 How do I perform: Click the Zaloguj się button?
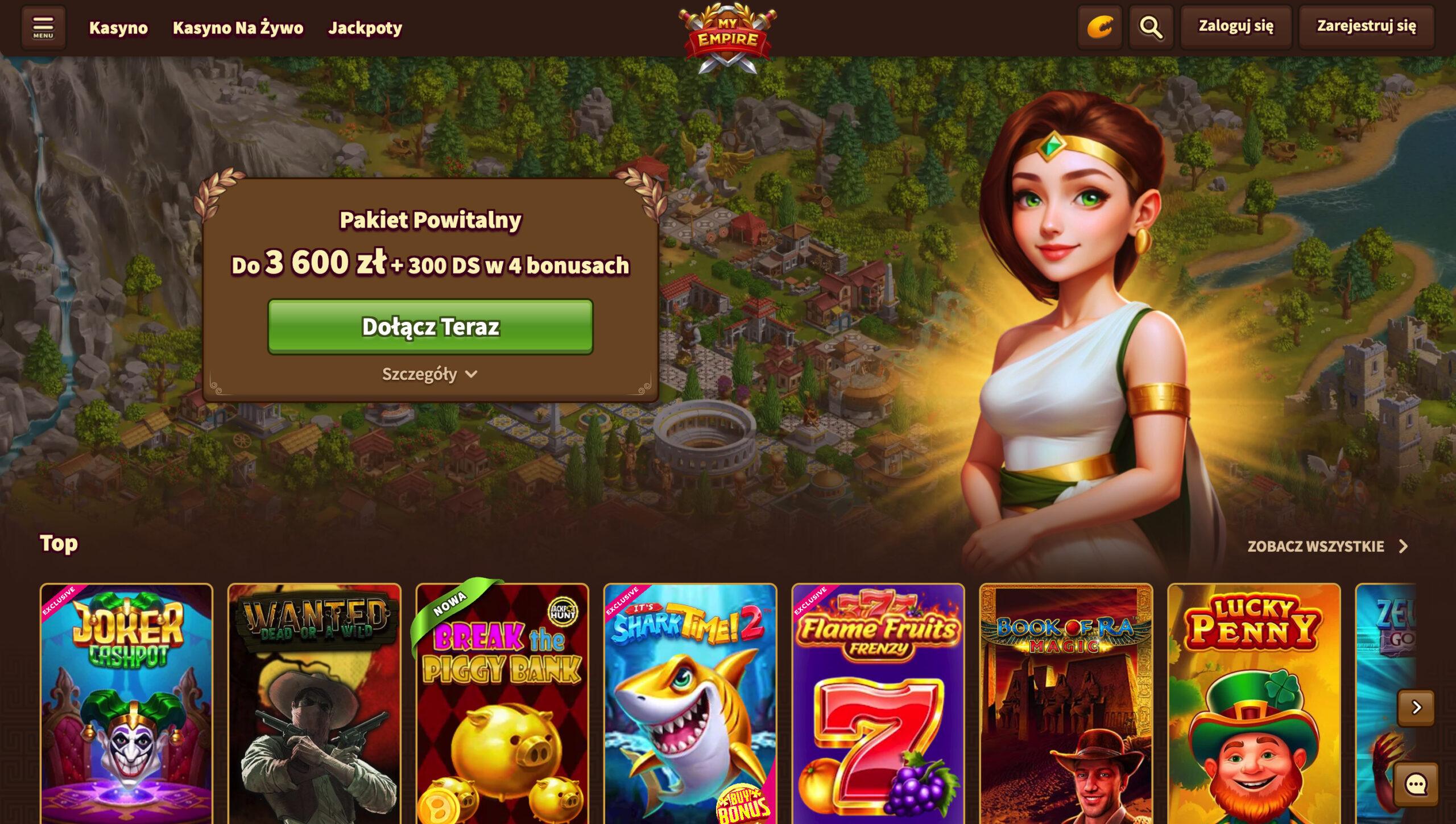pyautogui.click(x=1235, y=26)
